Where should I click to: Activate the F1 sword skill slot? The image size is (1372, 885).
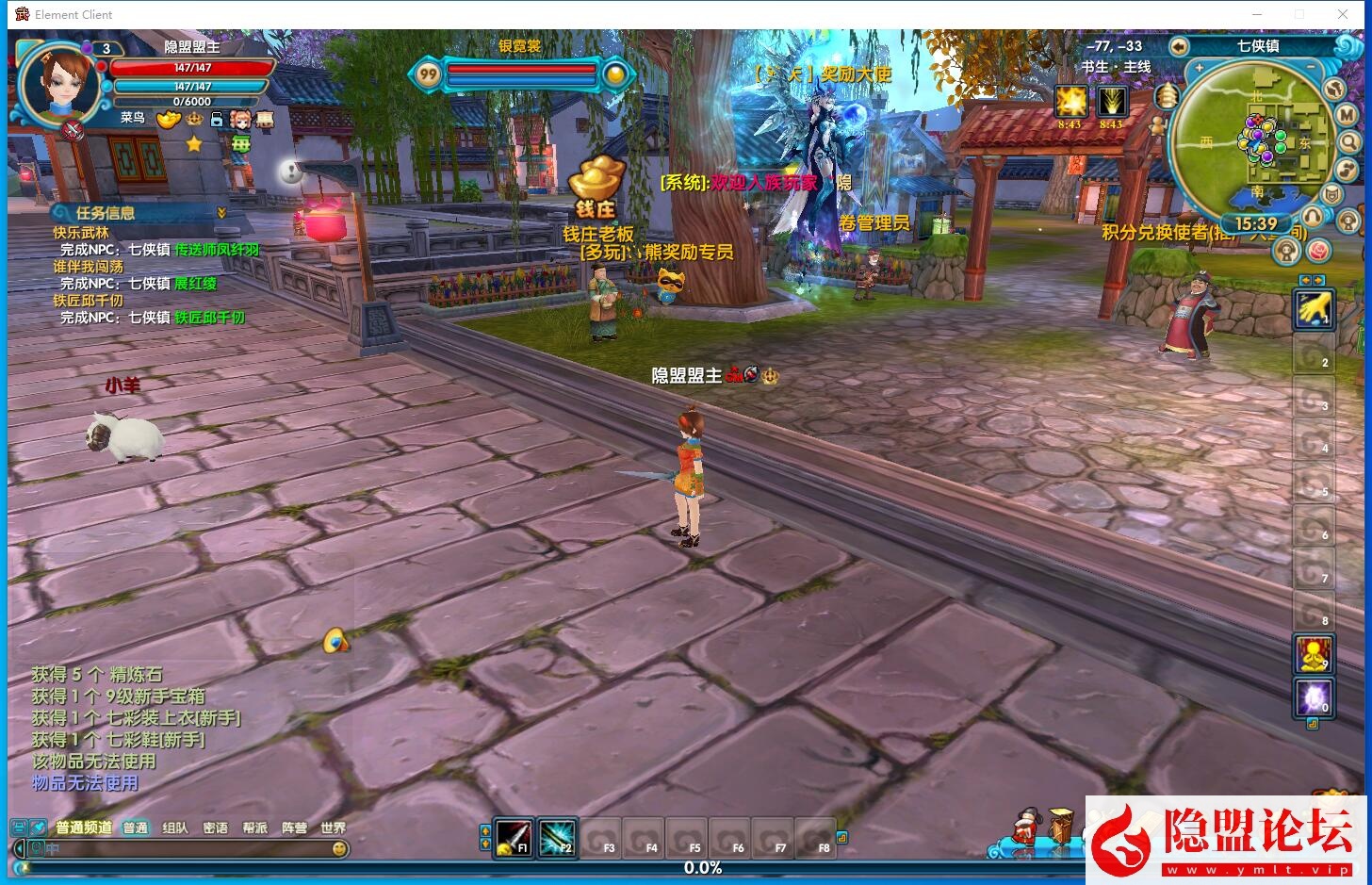coord(514,837)
